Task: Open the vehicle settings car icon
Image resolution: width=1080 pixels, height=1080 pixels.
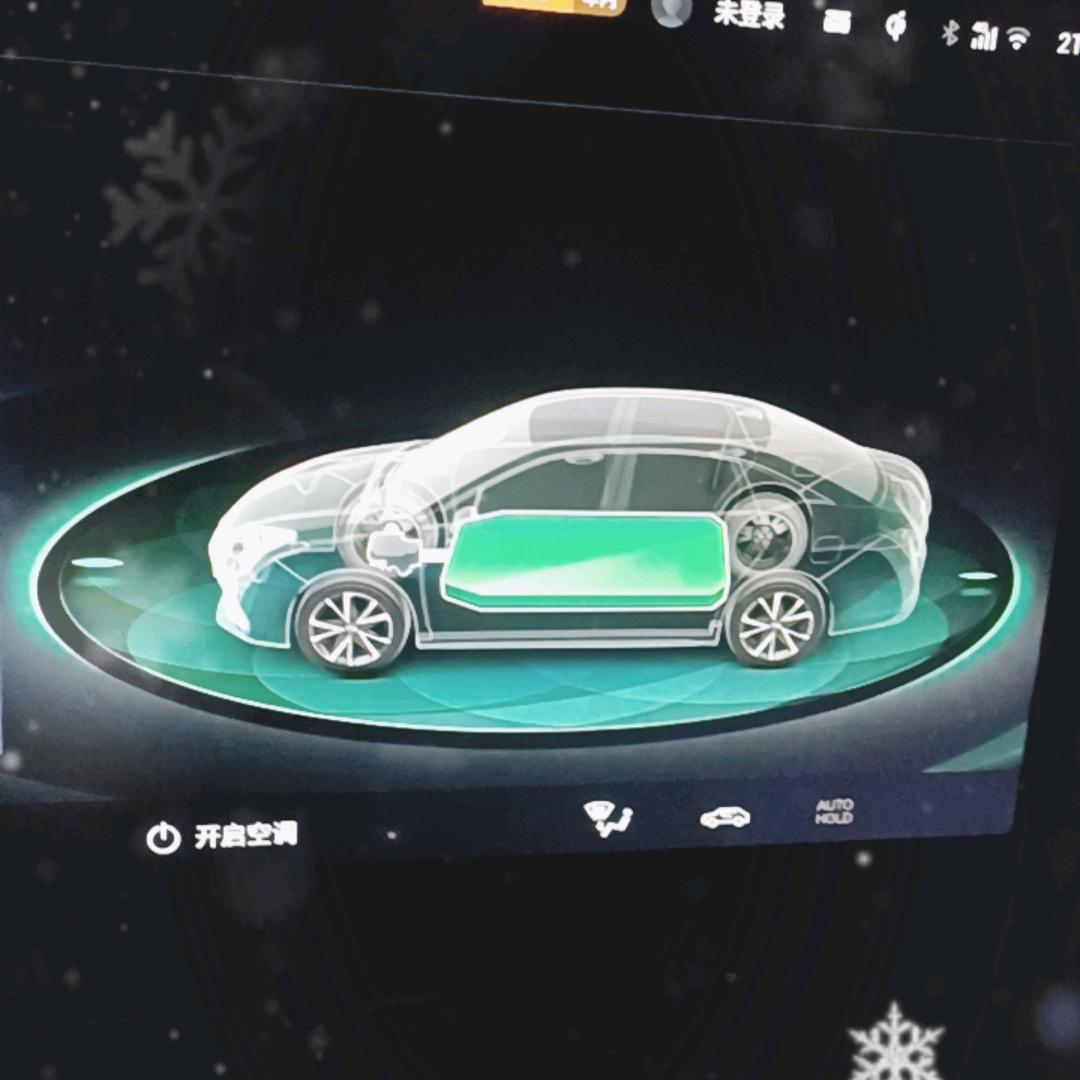Action: [x=725, y=818]
